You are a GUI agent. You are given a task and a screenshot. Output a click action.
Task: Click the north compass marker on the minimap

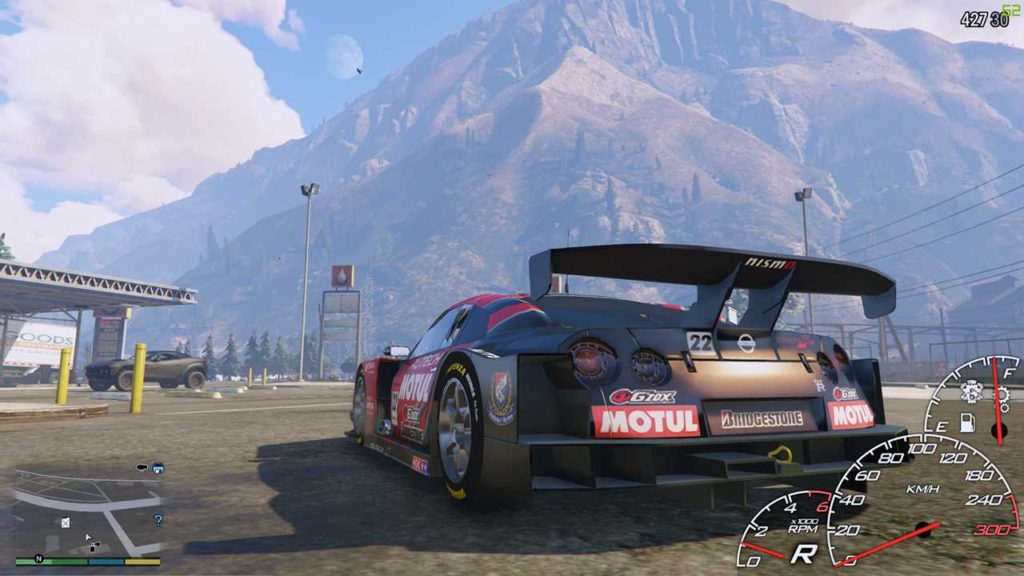38,559
